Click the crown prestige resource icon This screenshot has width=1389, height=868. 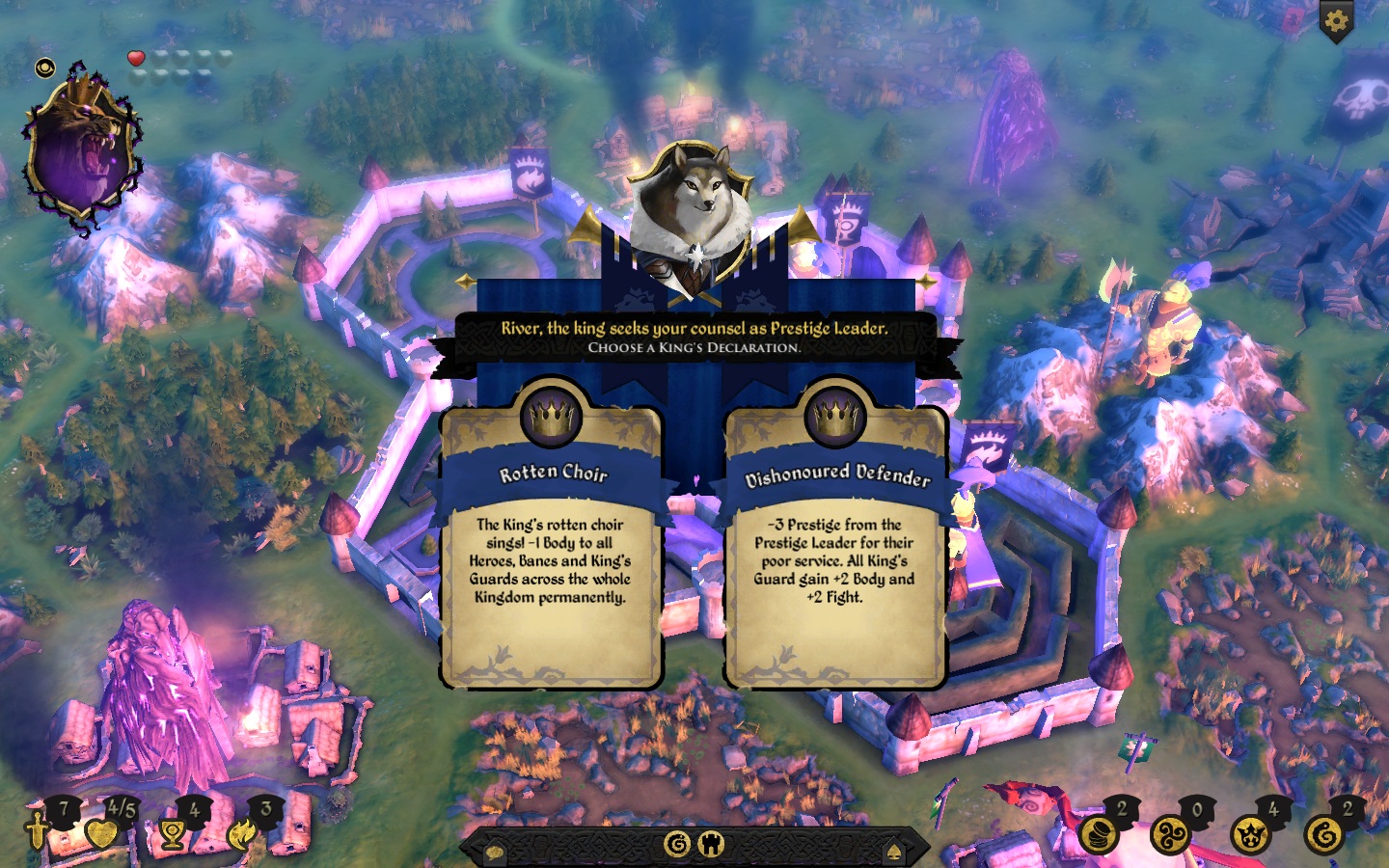click(1249, 835)
